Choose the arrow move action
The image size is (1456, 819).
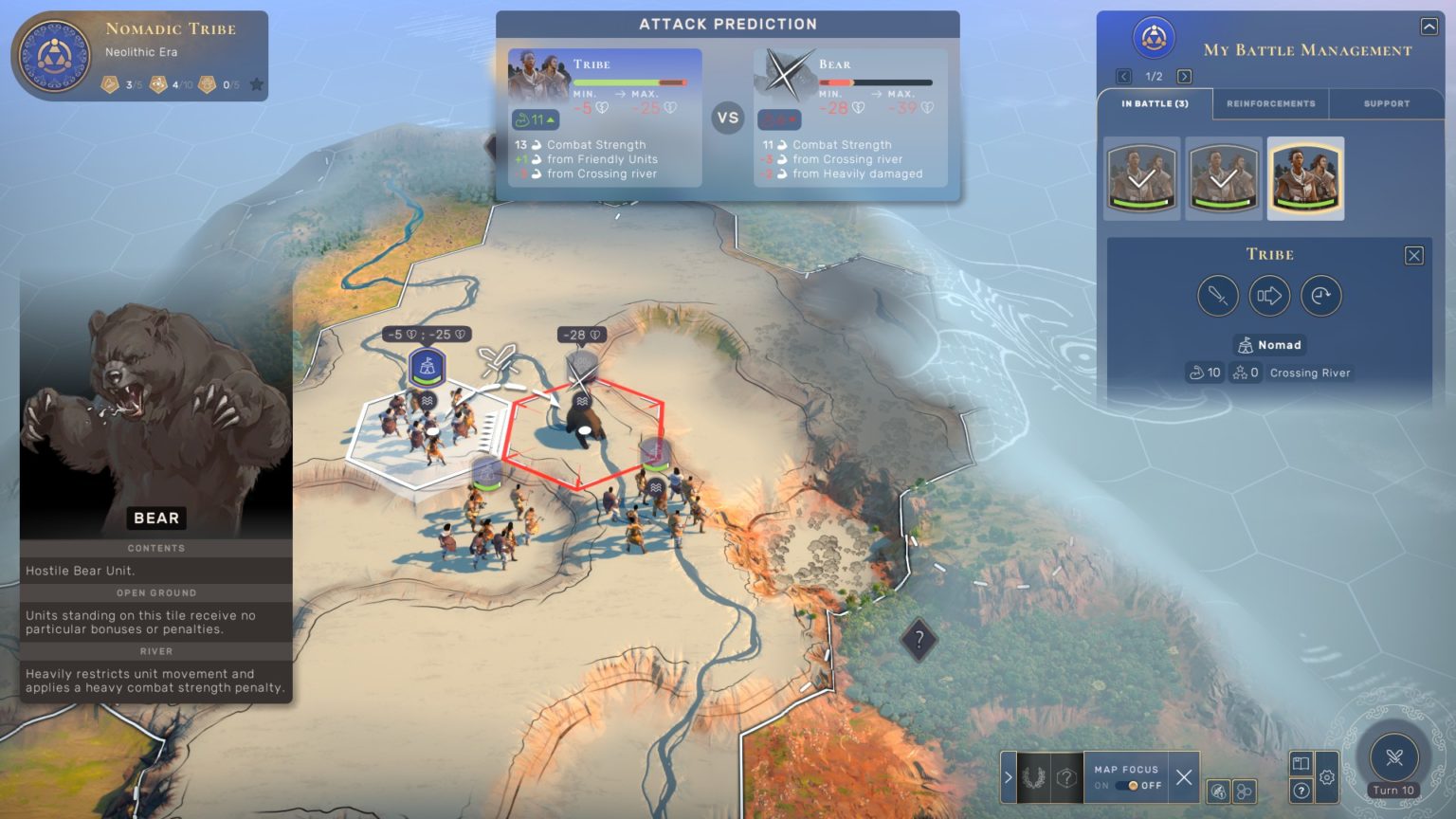tap(1269, 296)
